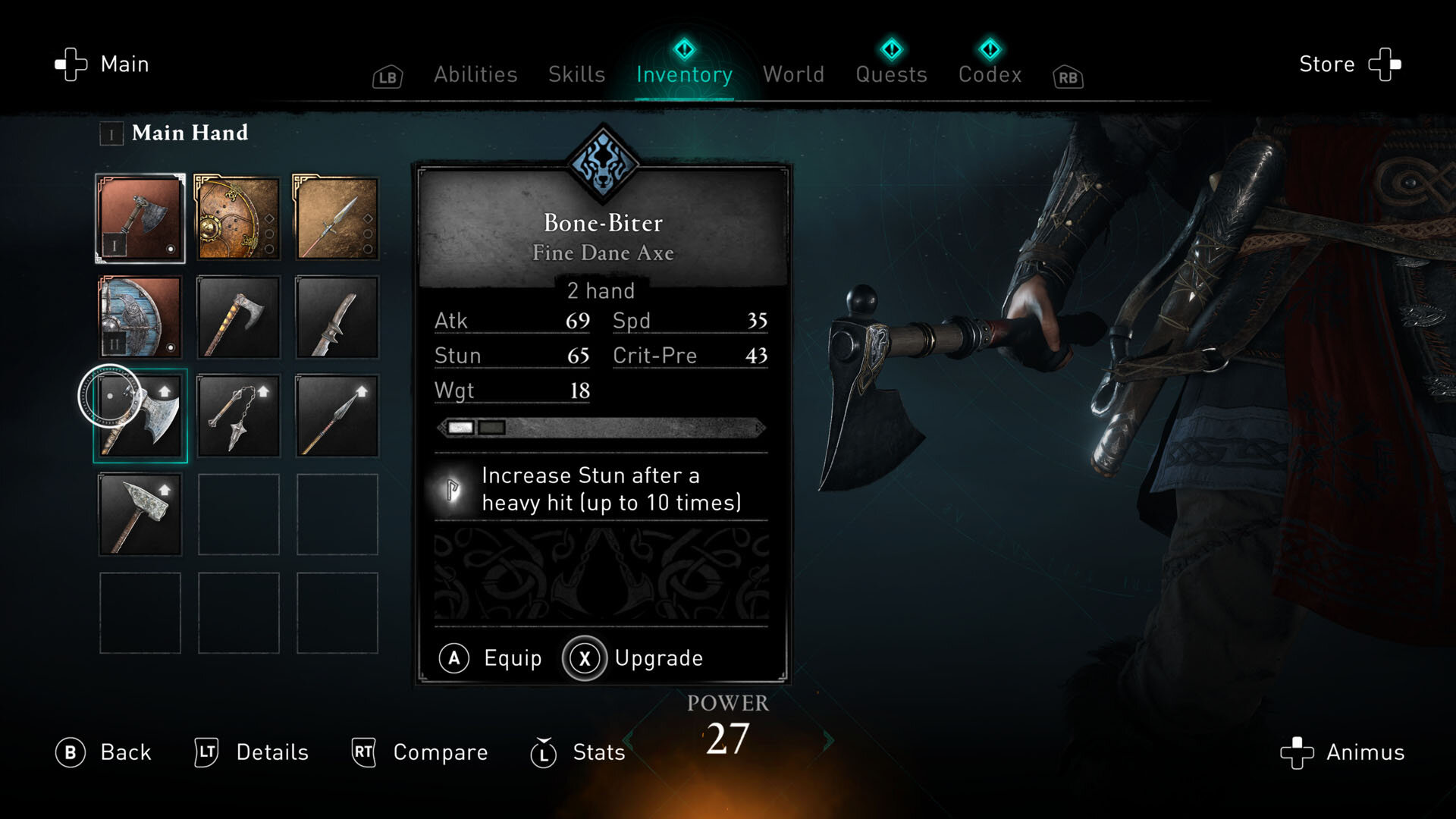
Task: Choose the flail weapon slot
Action: pos(238,416)
